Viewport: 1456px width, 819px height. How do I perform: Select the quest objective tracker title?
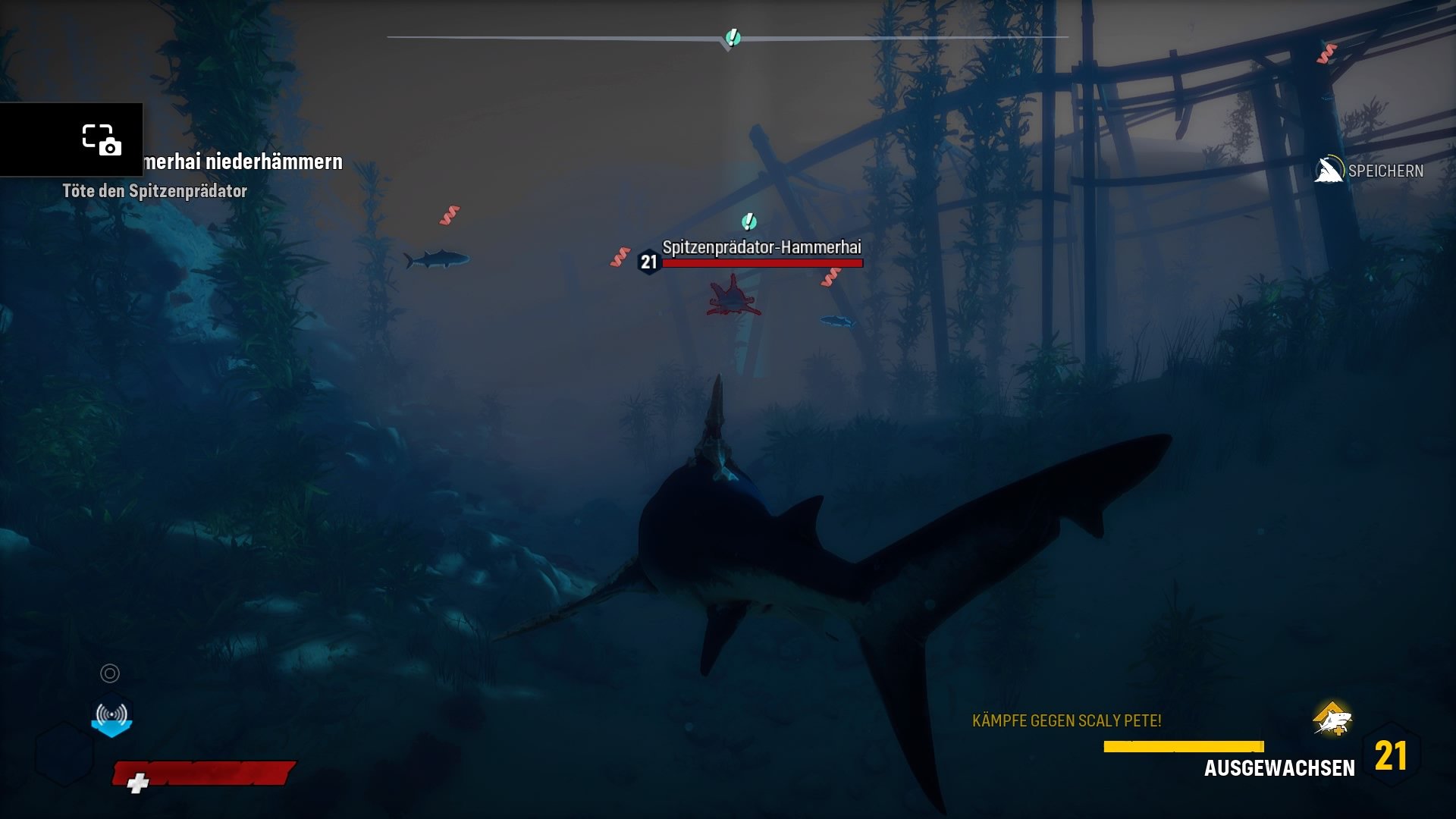243,162
